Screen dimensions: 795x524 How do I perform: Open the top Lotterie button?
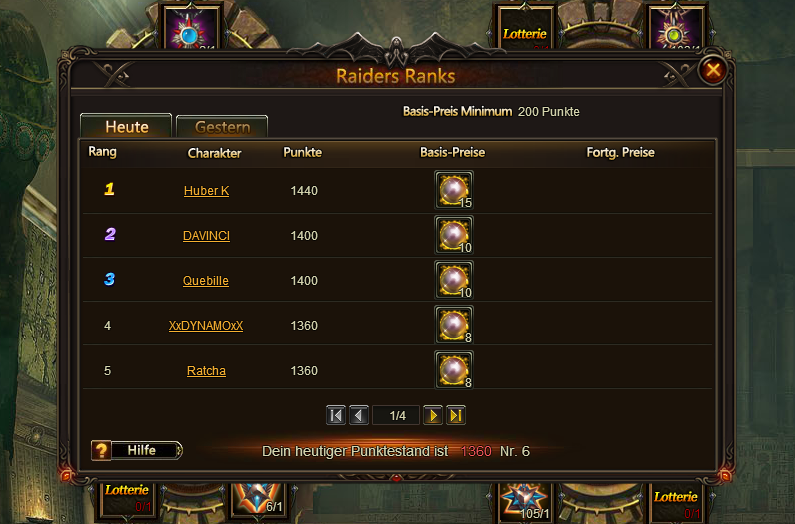tap(525, 33)
